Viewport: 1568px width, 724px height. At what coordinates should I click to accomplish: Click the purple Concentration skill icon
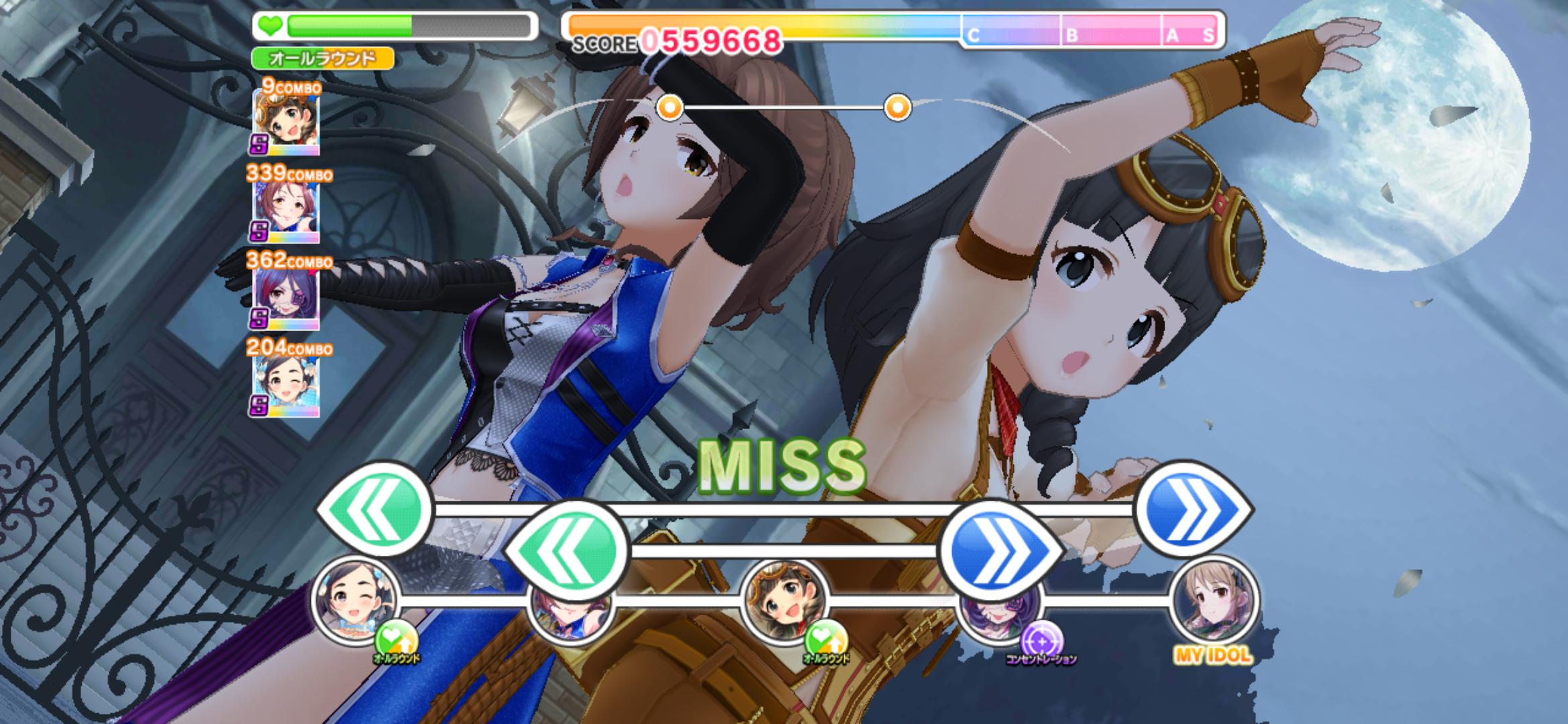pyautogui.click(x=1041, y=640)
